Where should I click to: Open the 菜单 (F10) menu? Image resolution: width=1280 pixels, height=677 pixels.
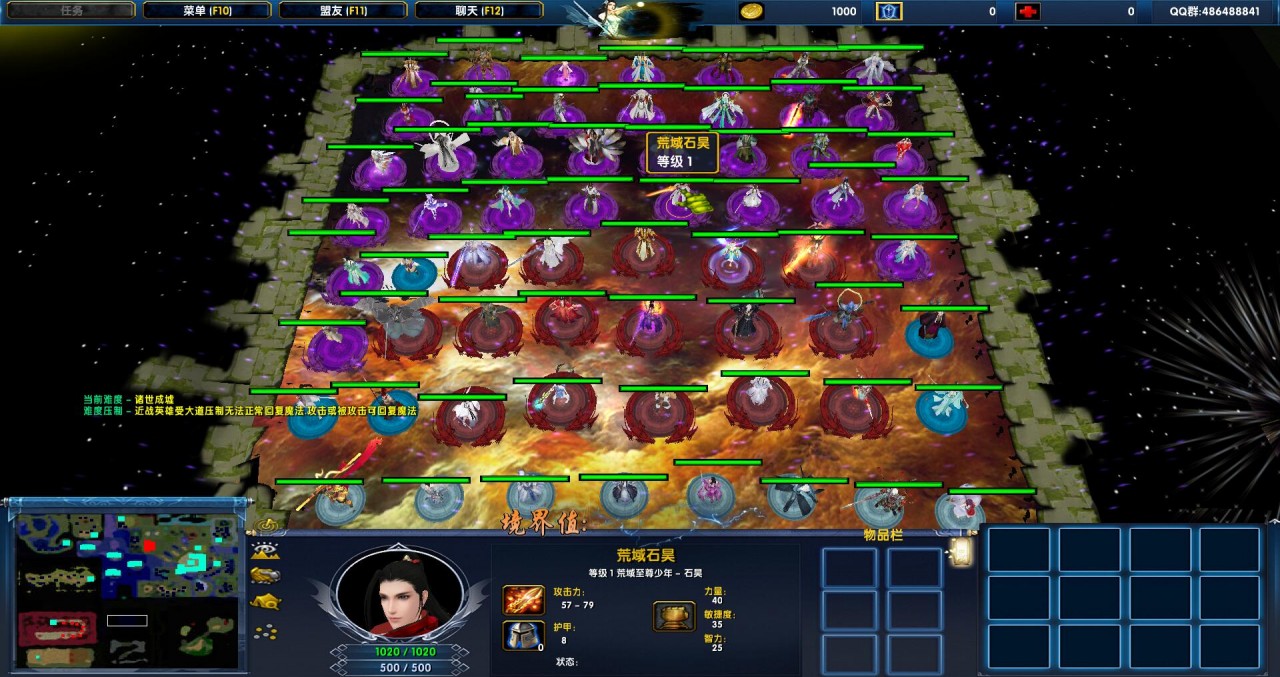click(207, 11)
